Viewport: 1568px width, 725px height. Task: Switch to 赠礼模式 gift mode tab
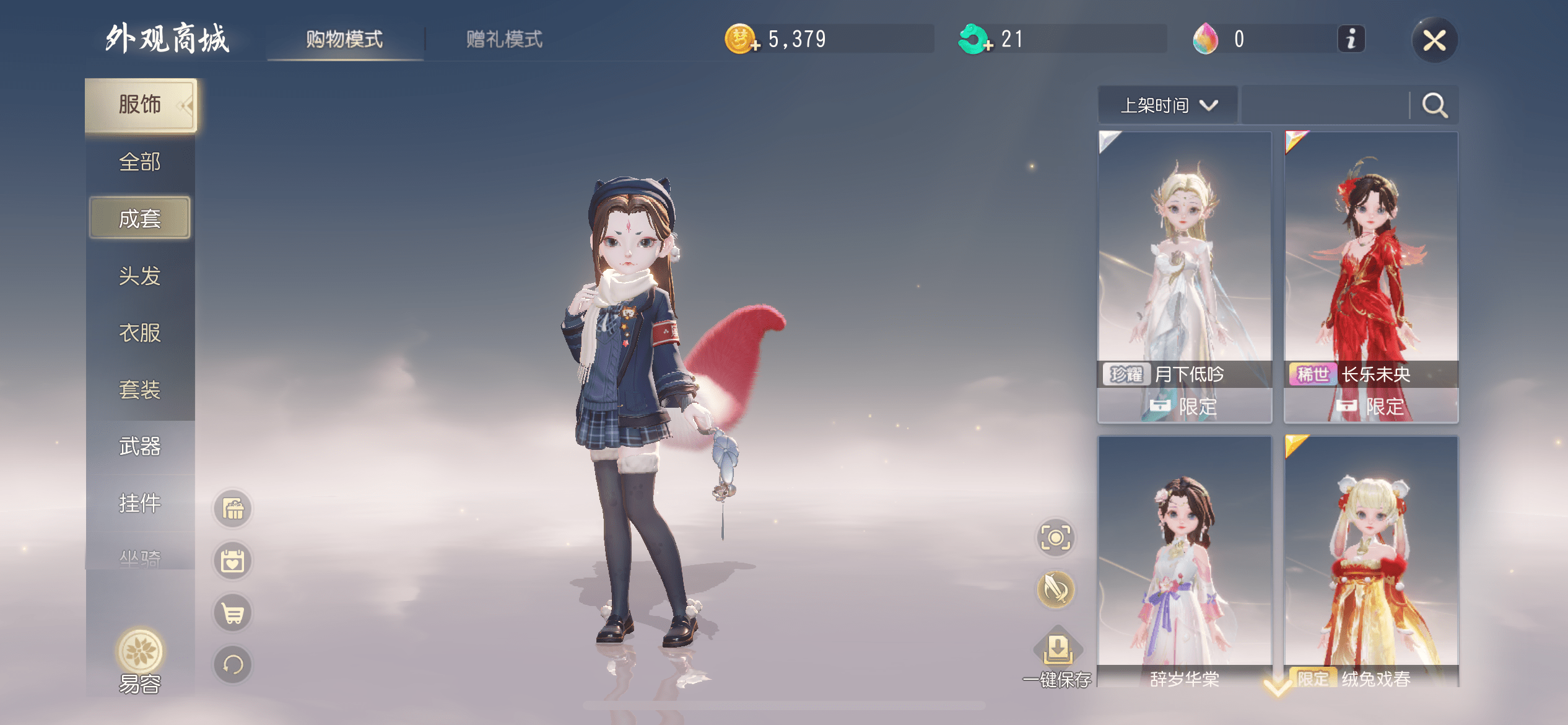click(x=504, y=40)
